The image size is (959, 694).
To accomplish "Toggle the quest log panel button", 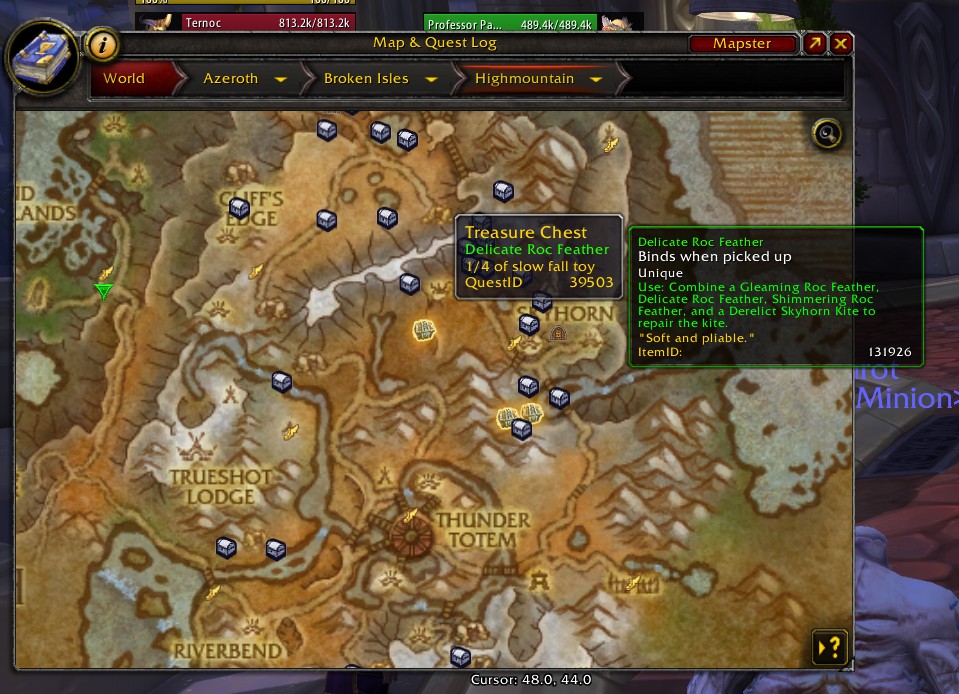I will (x=831, y=647).
